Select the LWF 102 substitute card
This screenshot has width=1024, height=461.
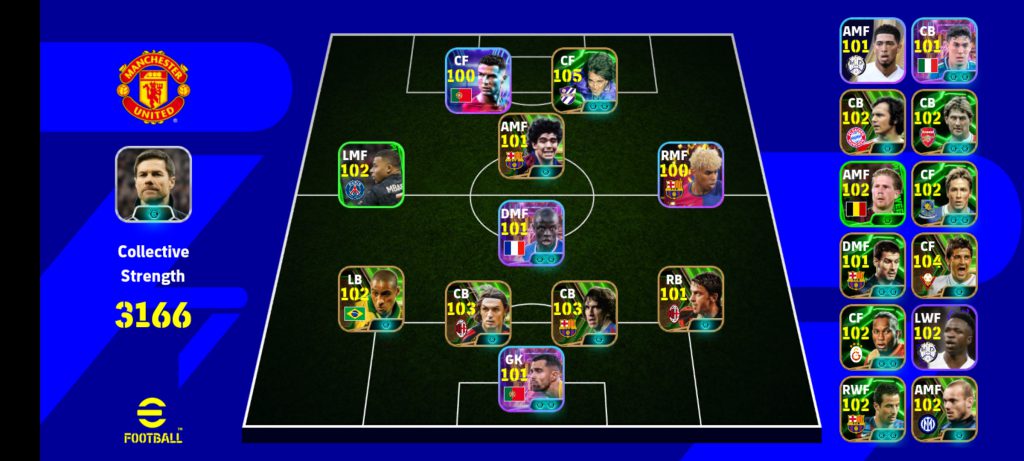click(x=944, y=338)
